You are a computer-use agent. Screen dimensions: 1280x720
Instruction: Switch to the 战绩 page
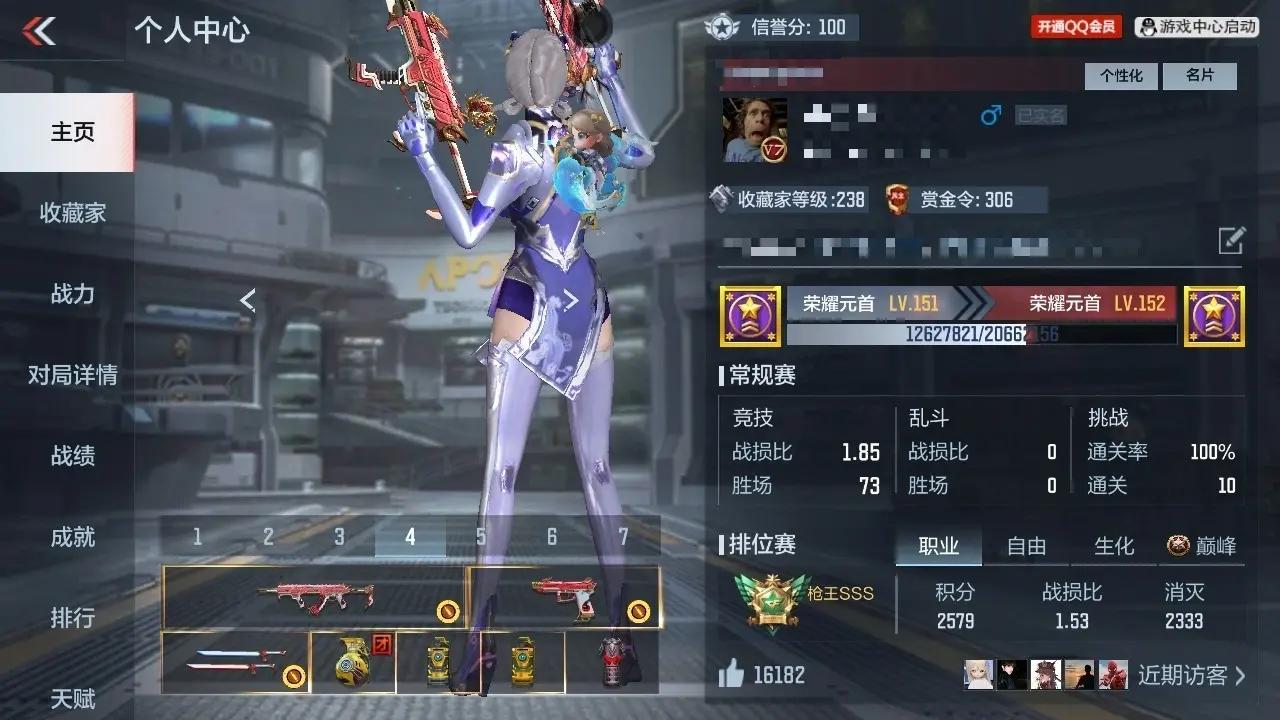(72, 456)
